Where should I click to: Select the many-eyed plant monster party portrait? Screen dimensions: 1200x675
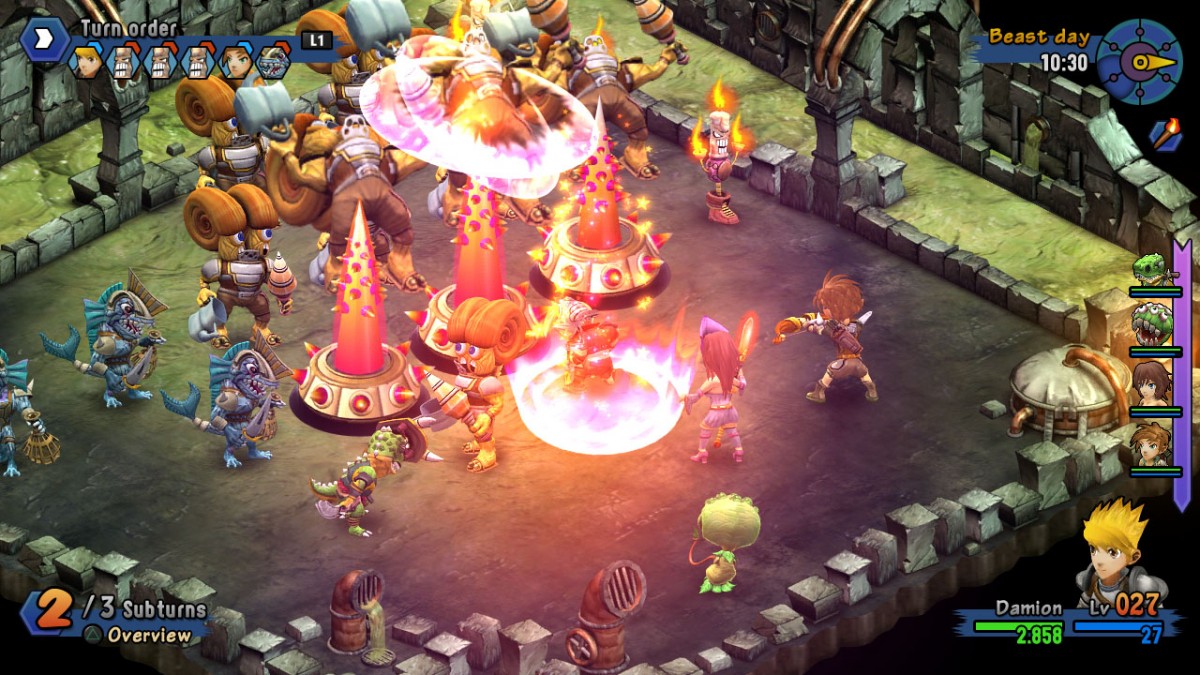[1153, 325]
